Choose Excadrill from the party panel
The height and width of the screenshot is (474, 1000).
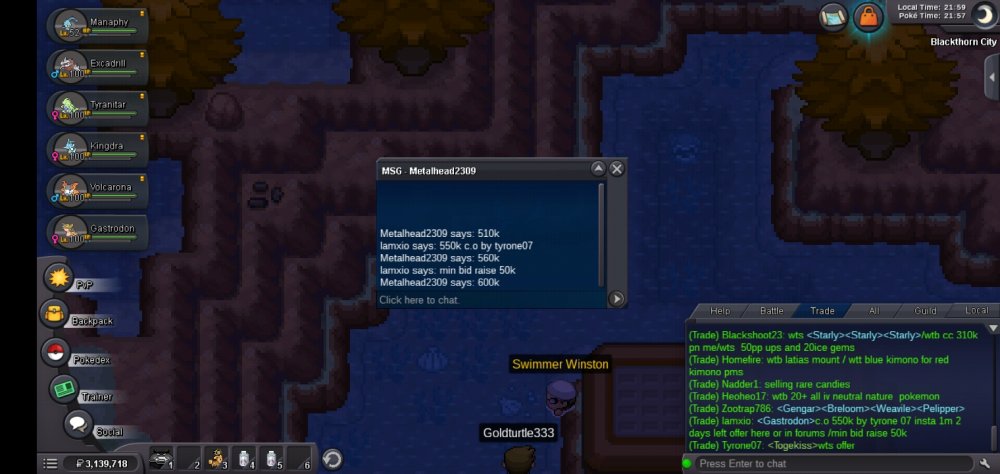(96, 67)
